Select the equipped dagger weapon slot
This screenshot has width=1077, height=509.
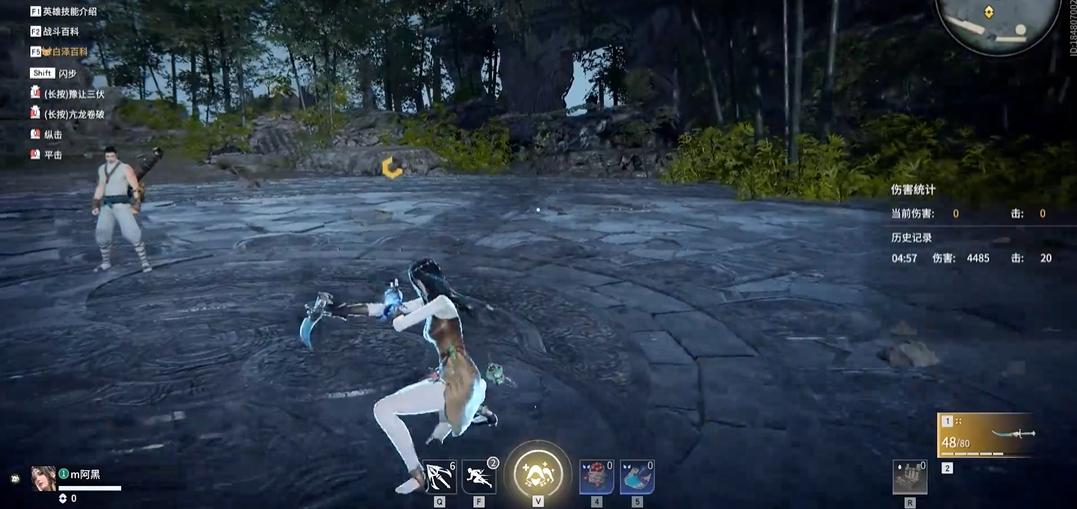click(983, 436)
